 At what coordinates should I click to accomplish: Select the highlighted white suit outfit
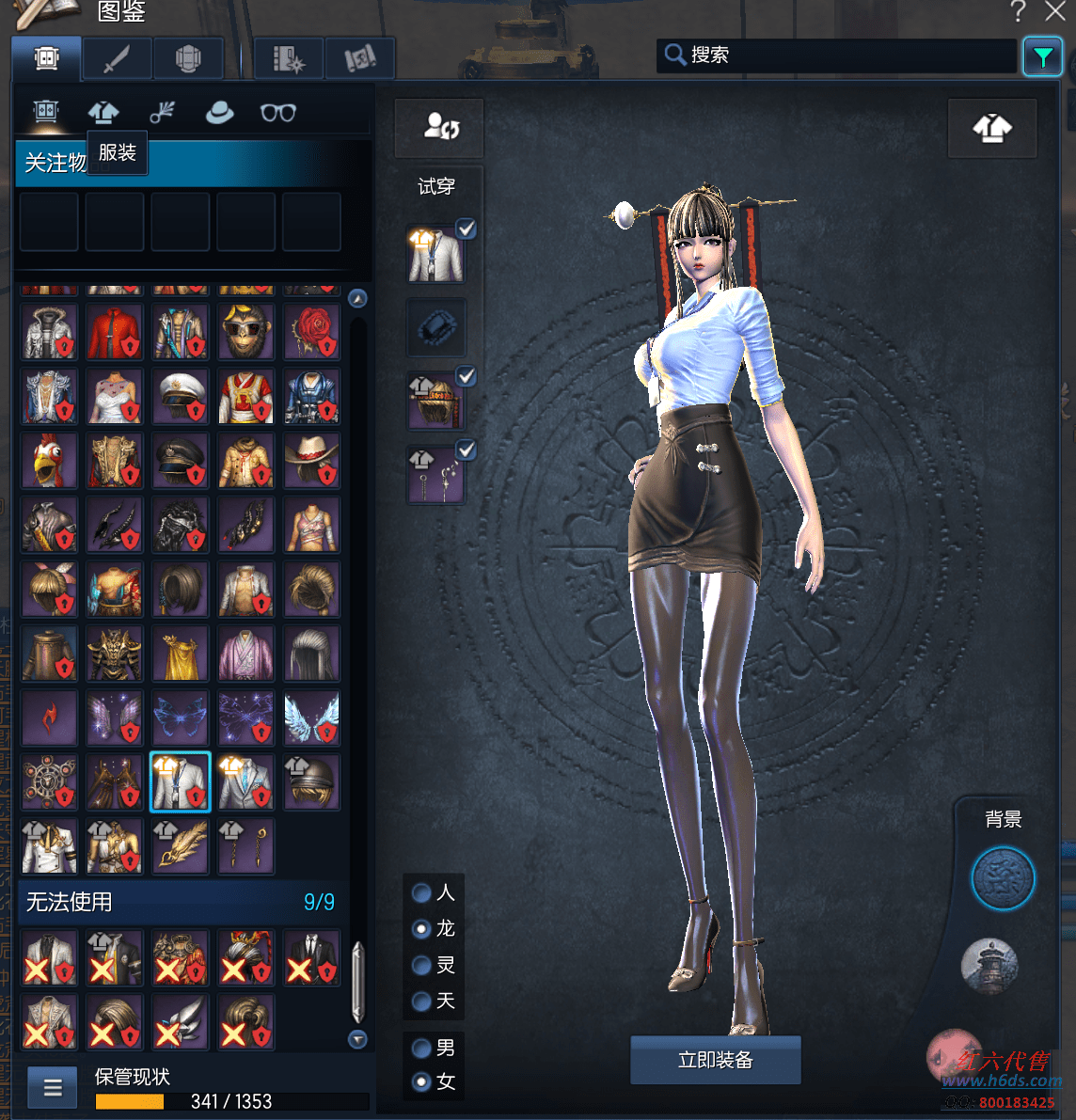[x=180, y=781]
